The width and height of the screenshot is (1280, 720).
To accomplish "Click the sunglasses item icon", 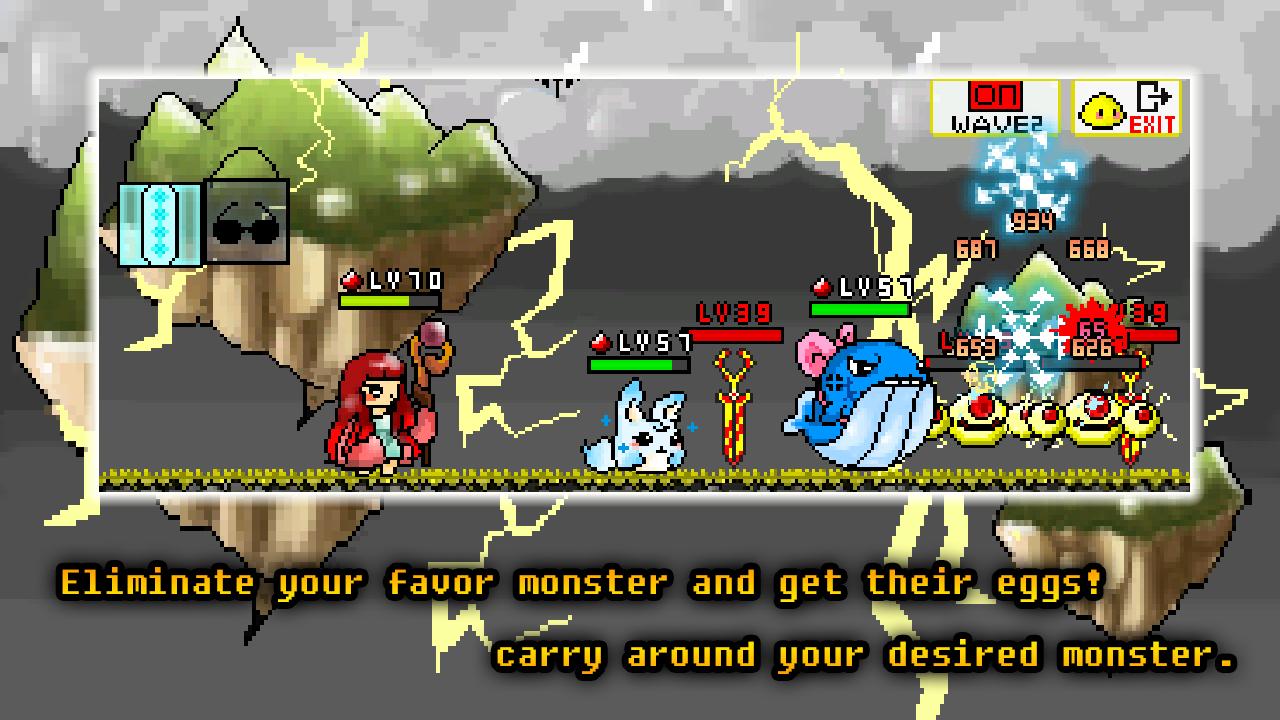I will pos(245,220).
